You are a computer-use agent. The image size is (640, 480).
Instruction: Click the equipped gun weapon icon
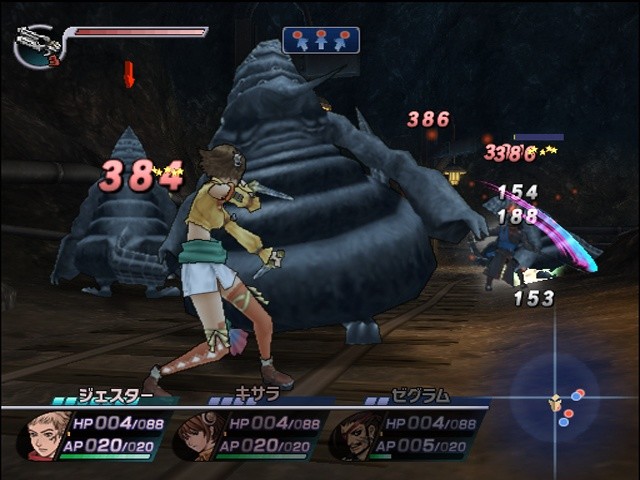coord(37,43)
